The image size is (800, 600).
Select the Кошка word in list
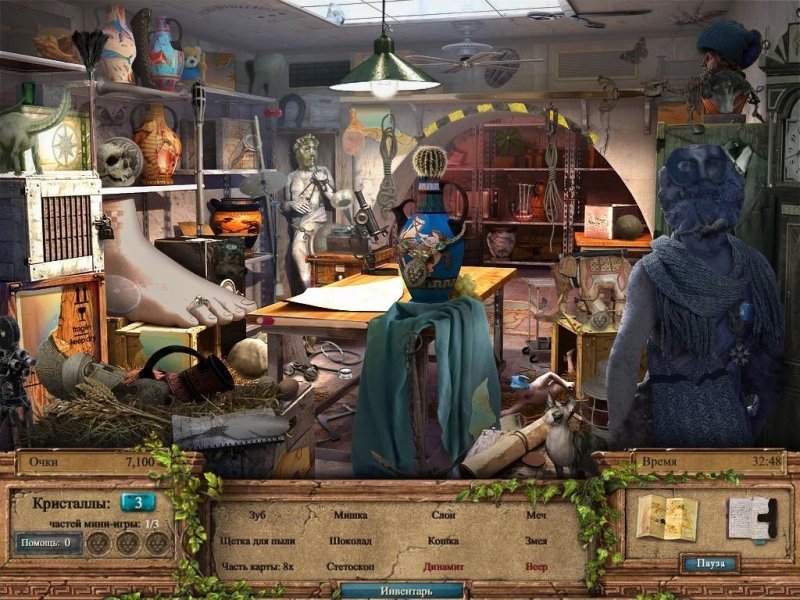[x=443, y=541]
